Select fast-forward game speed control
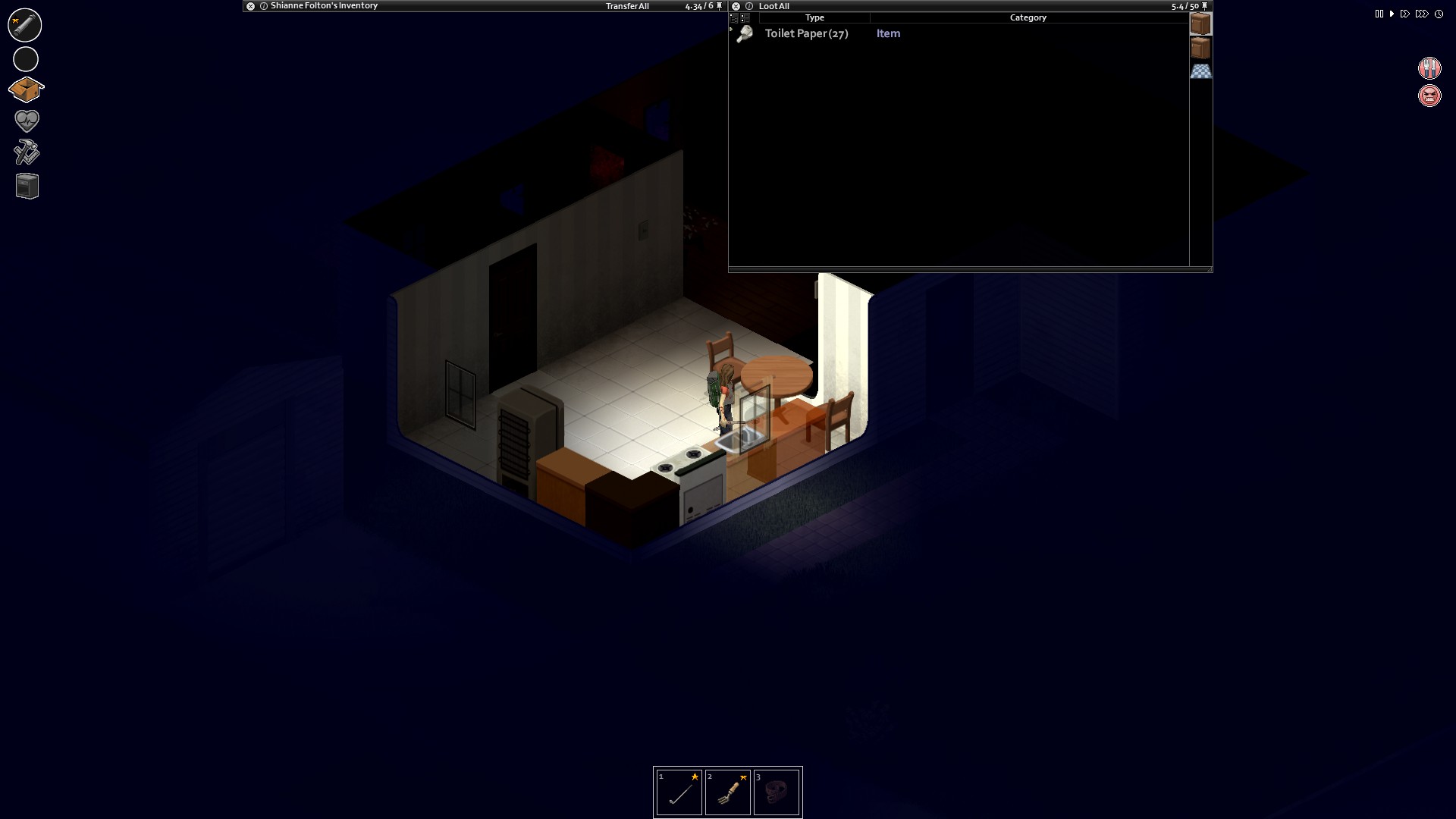This screenshot has height=819, width=1456. [x=1405, y=13]
